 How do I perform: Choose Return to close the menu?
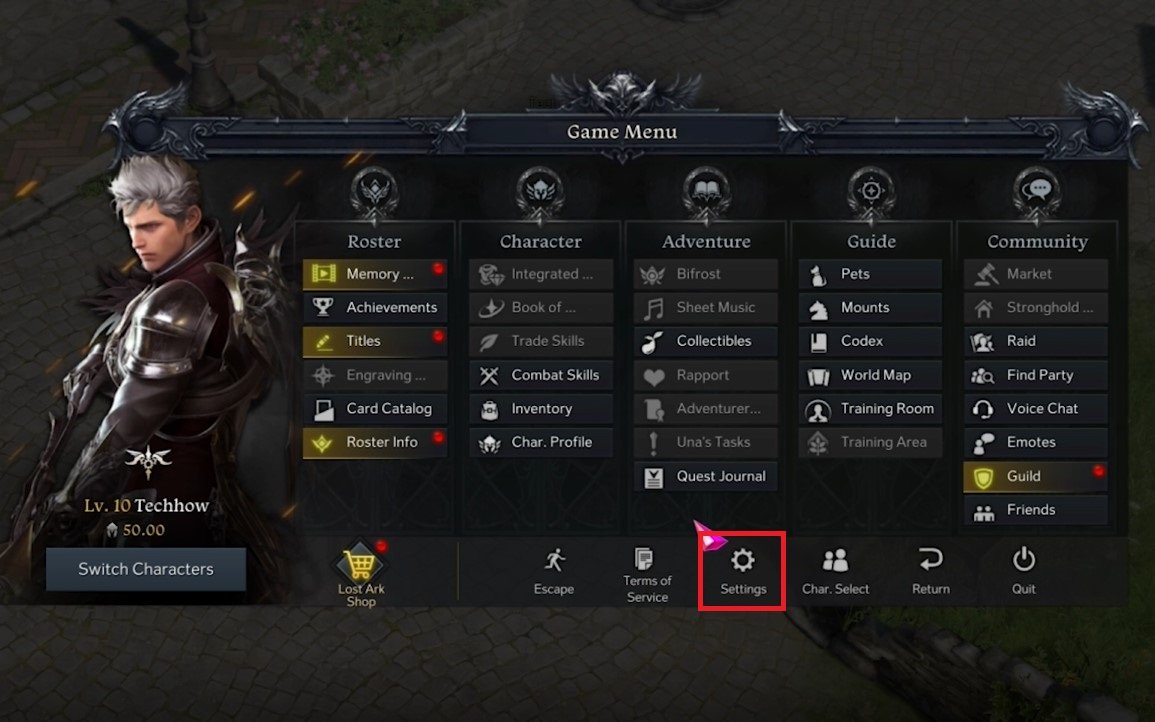click(x=930, y=571)
